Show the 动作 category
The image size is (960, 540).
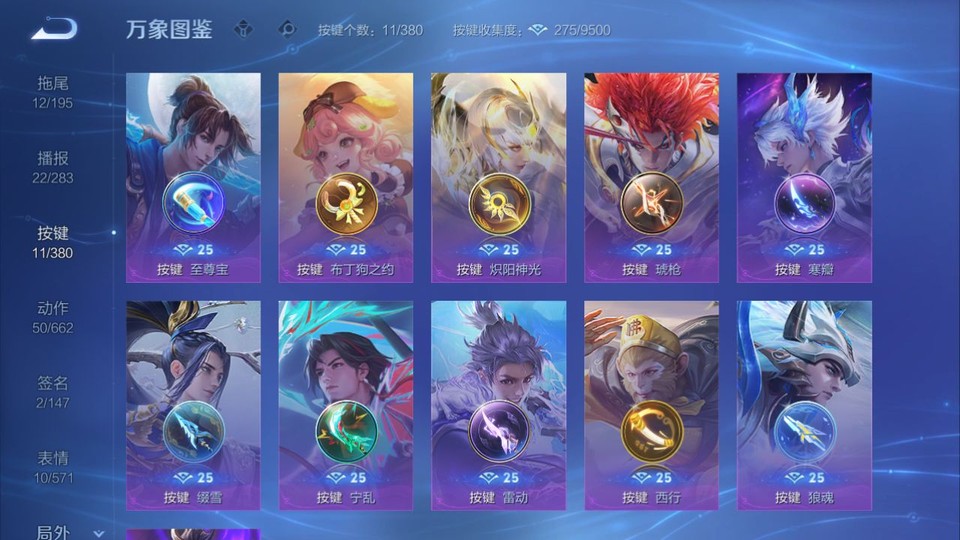[53, 316]
